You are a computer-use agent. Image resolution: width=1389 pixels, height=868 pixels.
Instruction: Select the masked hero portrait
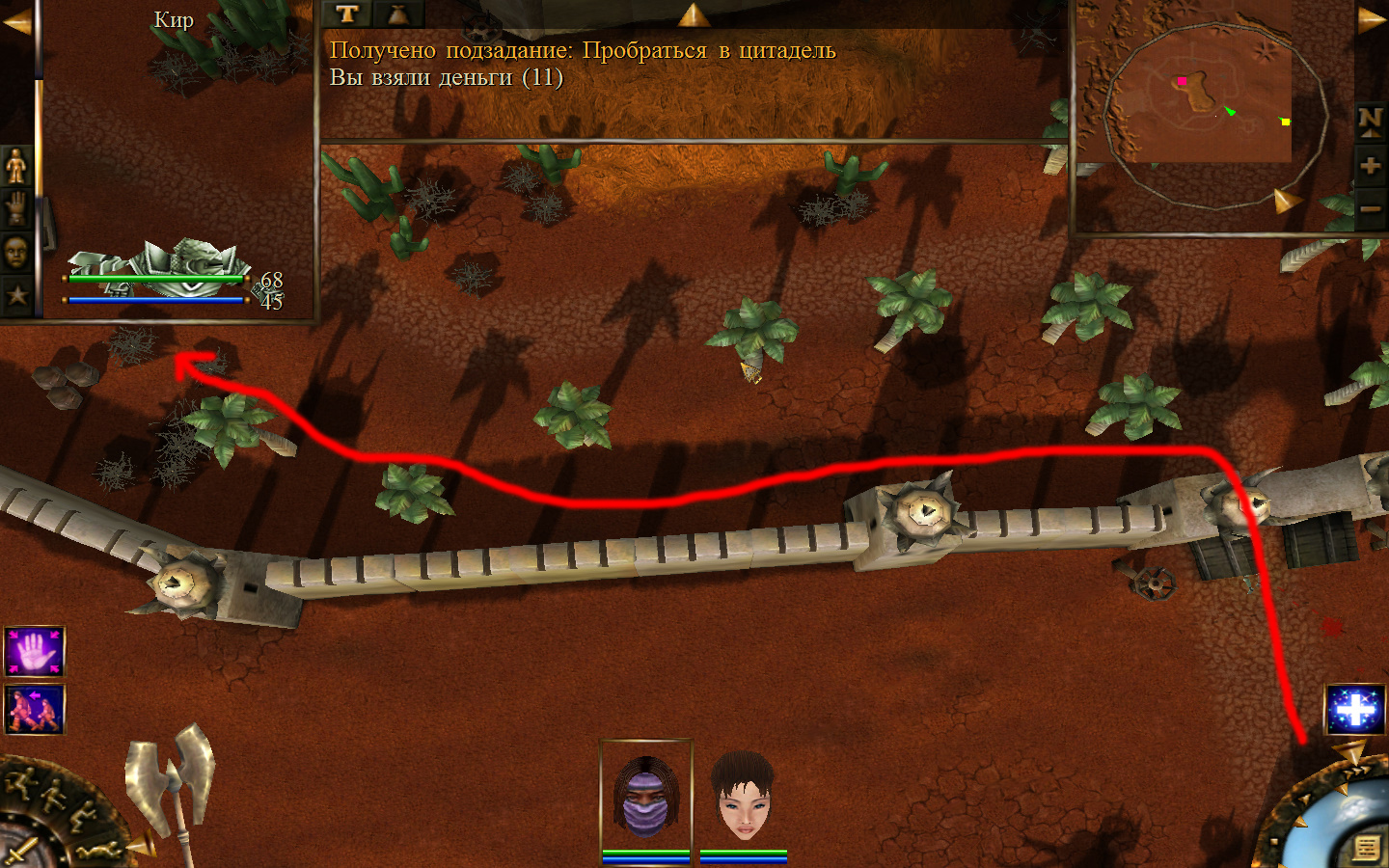645,796
